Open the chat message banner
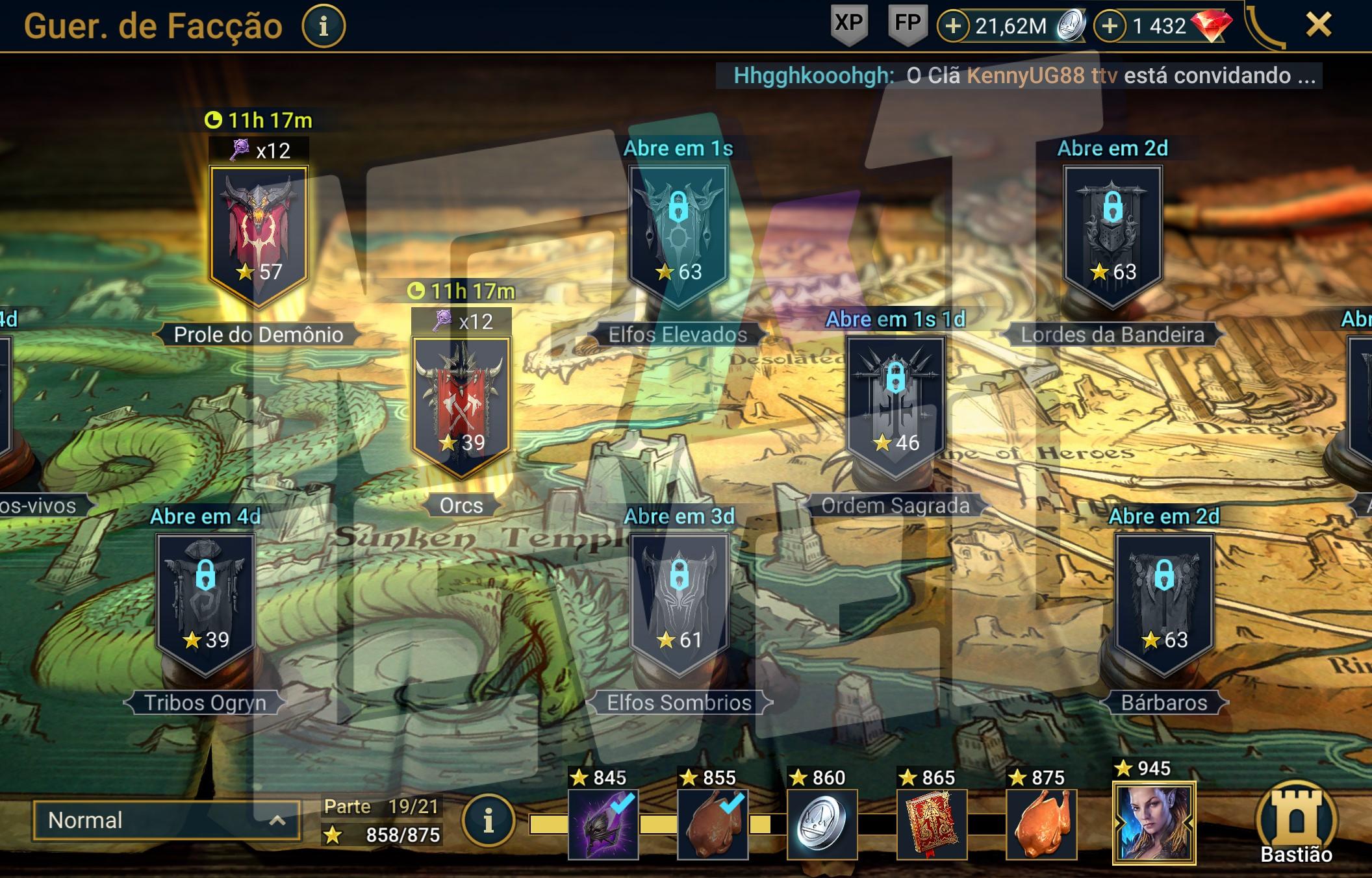 [x=1019, y=76]
